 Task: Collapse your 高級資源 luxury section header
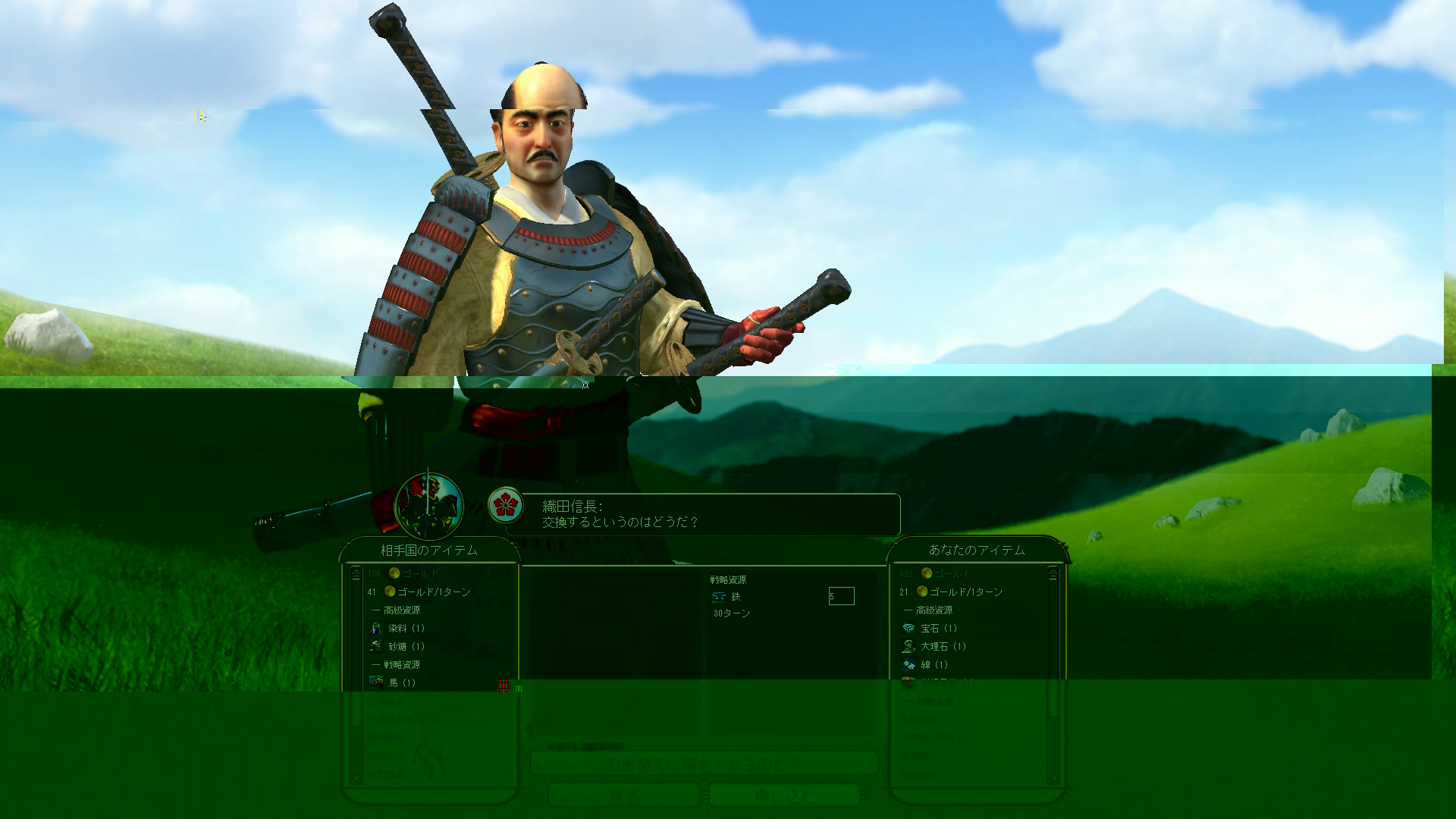click(x=932, y=610)
